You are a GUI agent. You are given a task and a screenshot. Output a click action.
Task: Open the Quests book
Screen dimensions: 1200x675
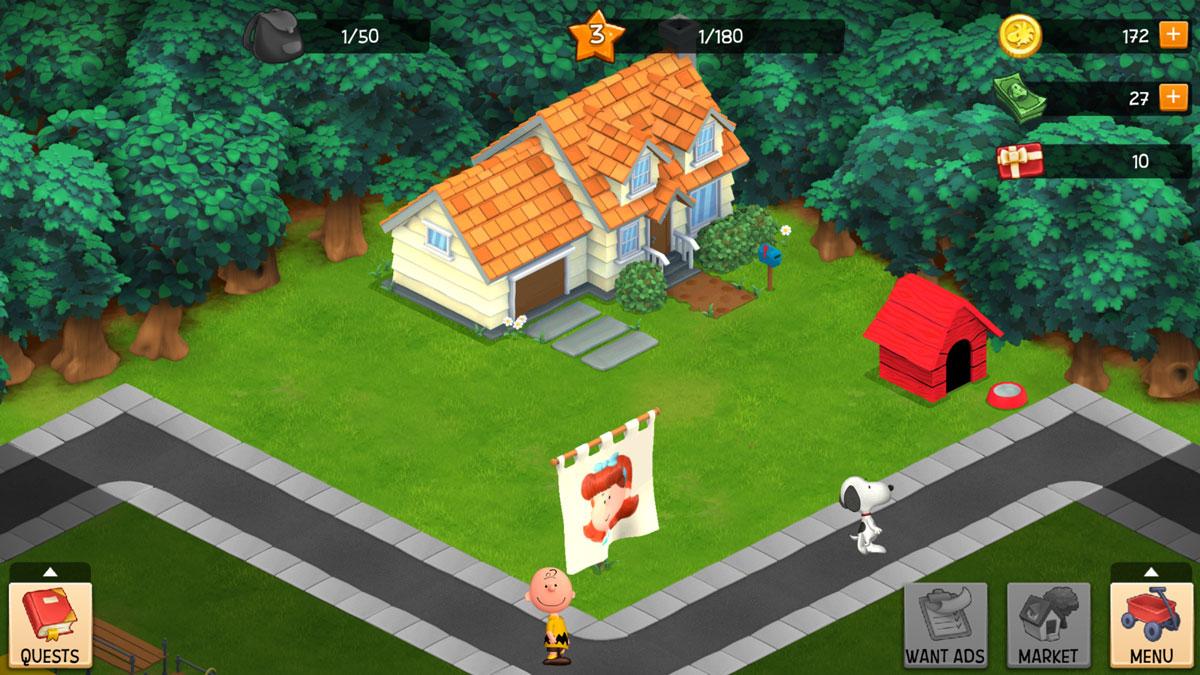(x=50, y=624)
